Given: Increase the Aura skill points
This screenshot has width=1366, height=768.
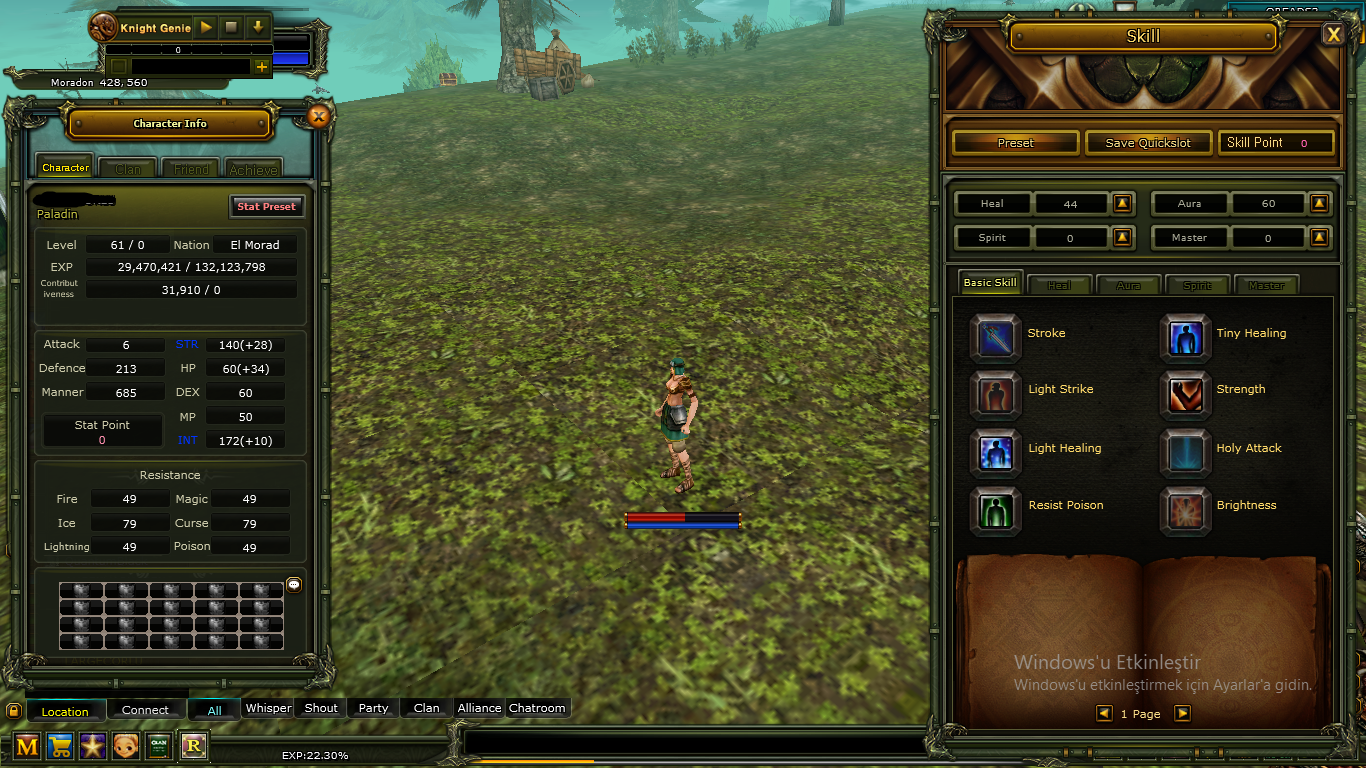Looking at the screenshot, I should (1320, 204).
